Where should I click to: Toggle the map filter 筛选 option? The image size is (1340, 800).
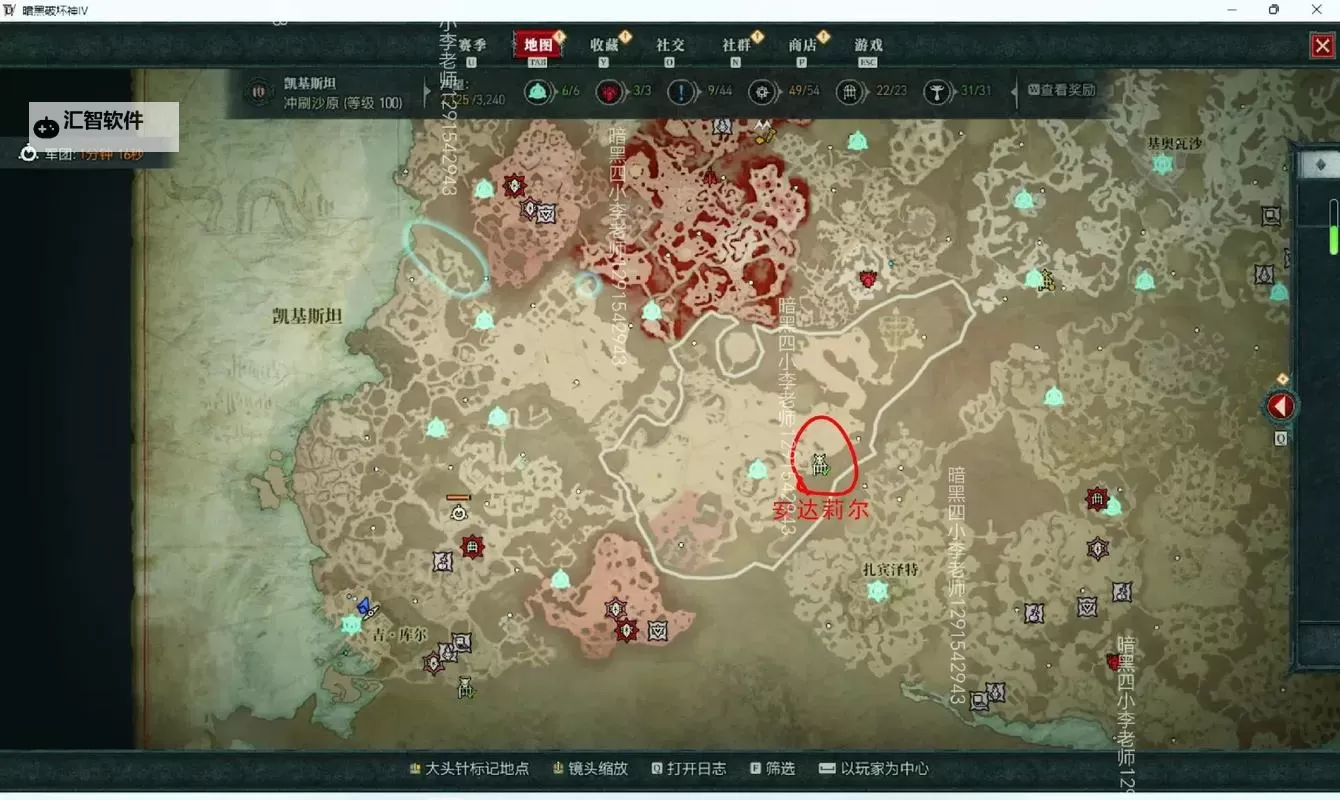tap(775, 769)
